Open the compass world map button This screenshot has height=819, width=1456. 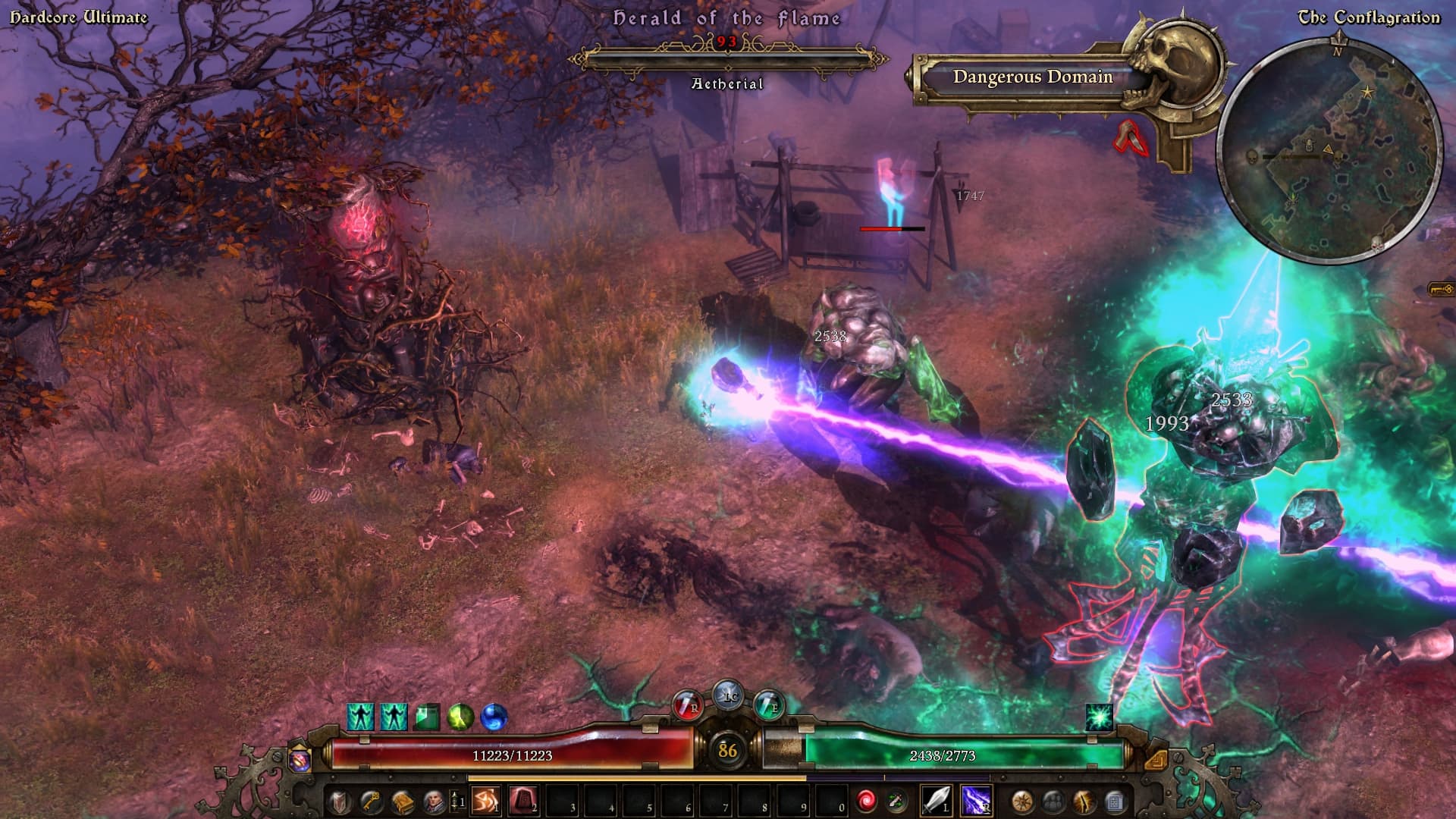[1021, 802]
